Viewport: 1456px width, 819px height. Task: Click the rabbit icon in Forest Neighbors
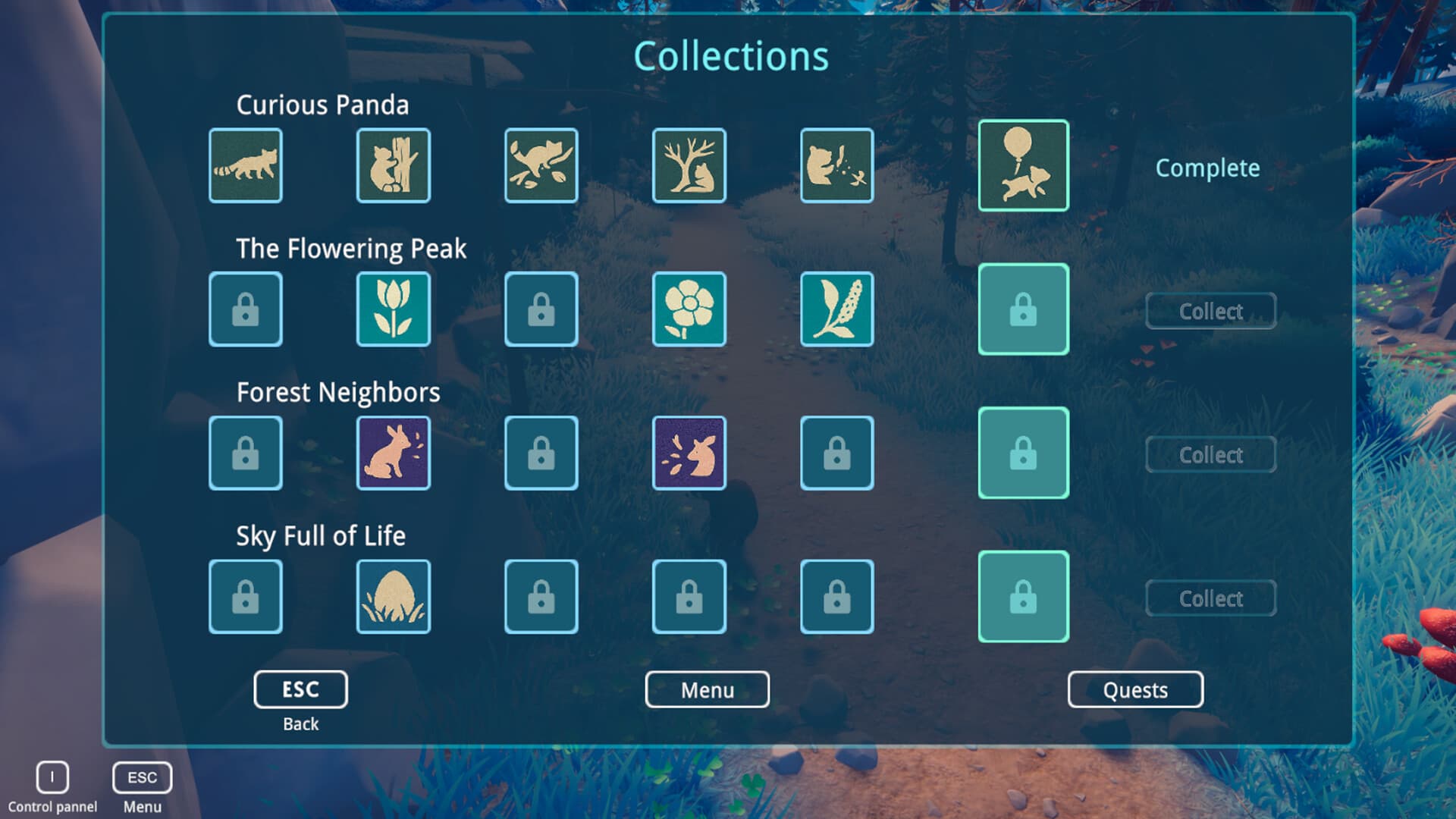[393, 453]
